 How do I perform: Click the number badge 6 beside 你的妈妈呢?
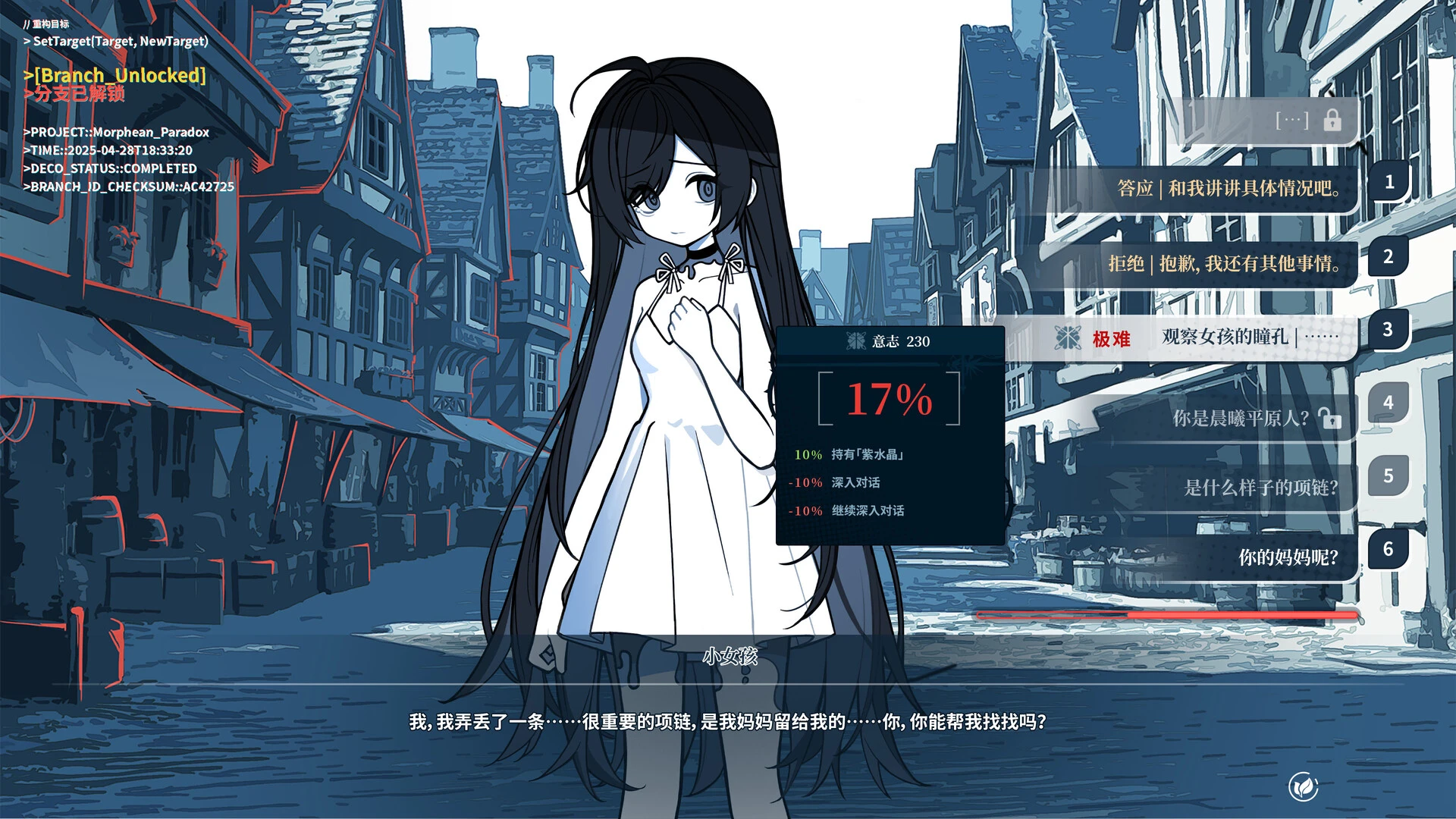coord(1388,548)
